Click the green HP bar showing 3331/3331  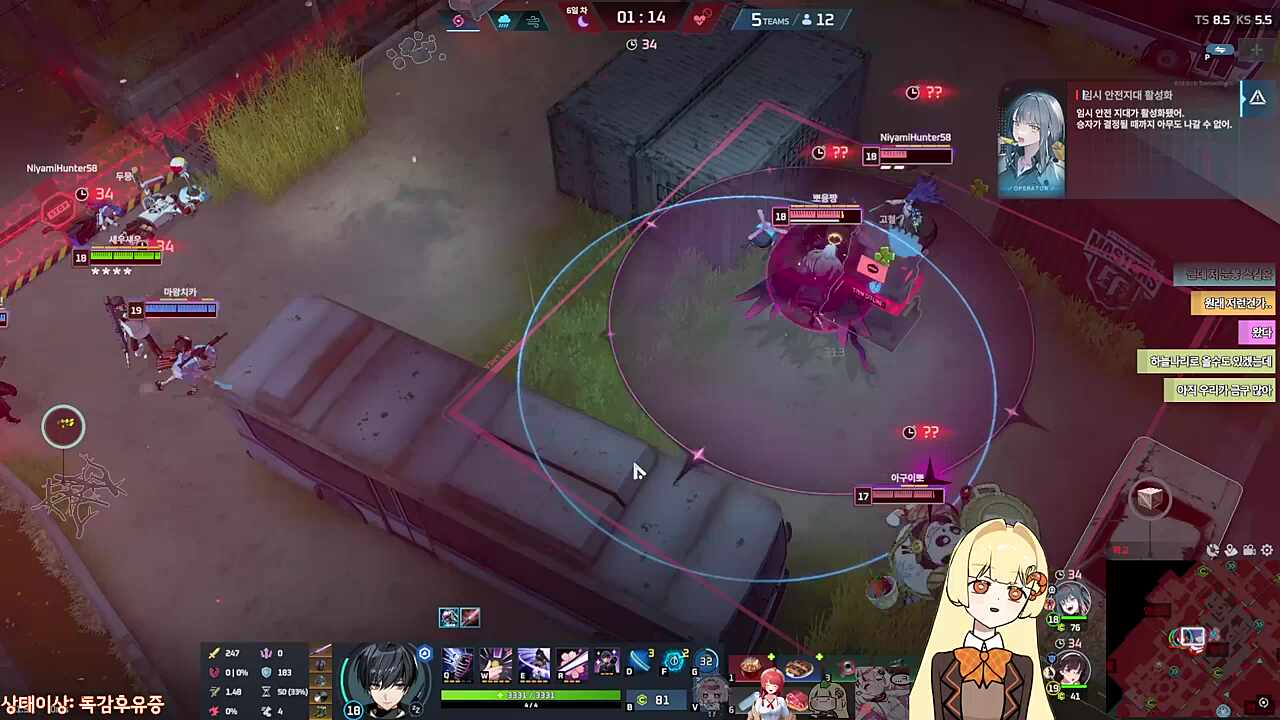(530, 695)
